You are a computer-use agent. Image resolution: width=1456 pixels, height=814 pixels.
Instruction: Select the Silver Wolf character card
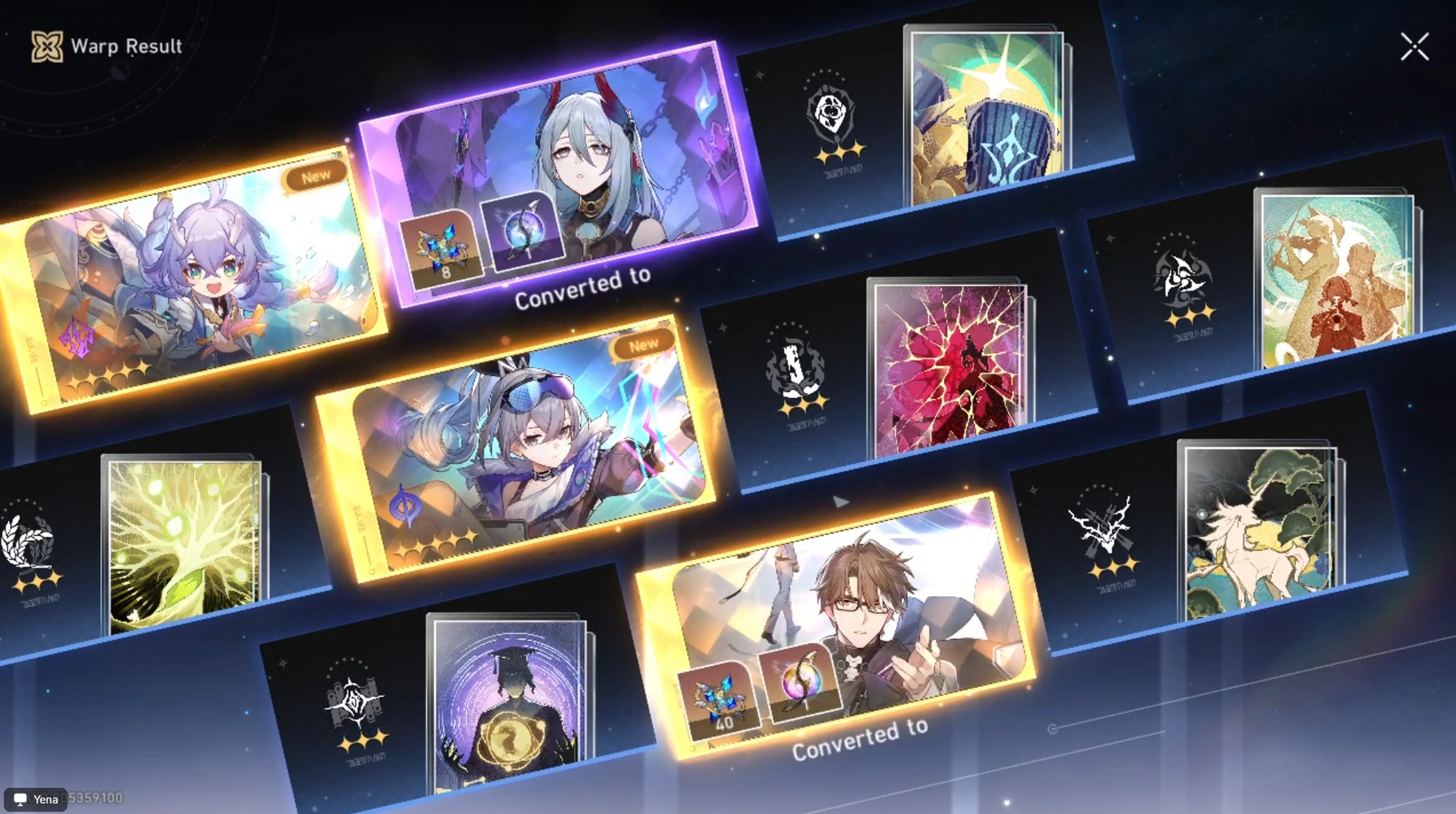click(x=505, y=456)
